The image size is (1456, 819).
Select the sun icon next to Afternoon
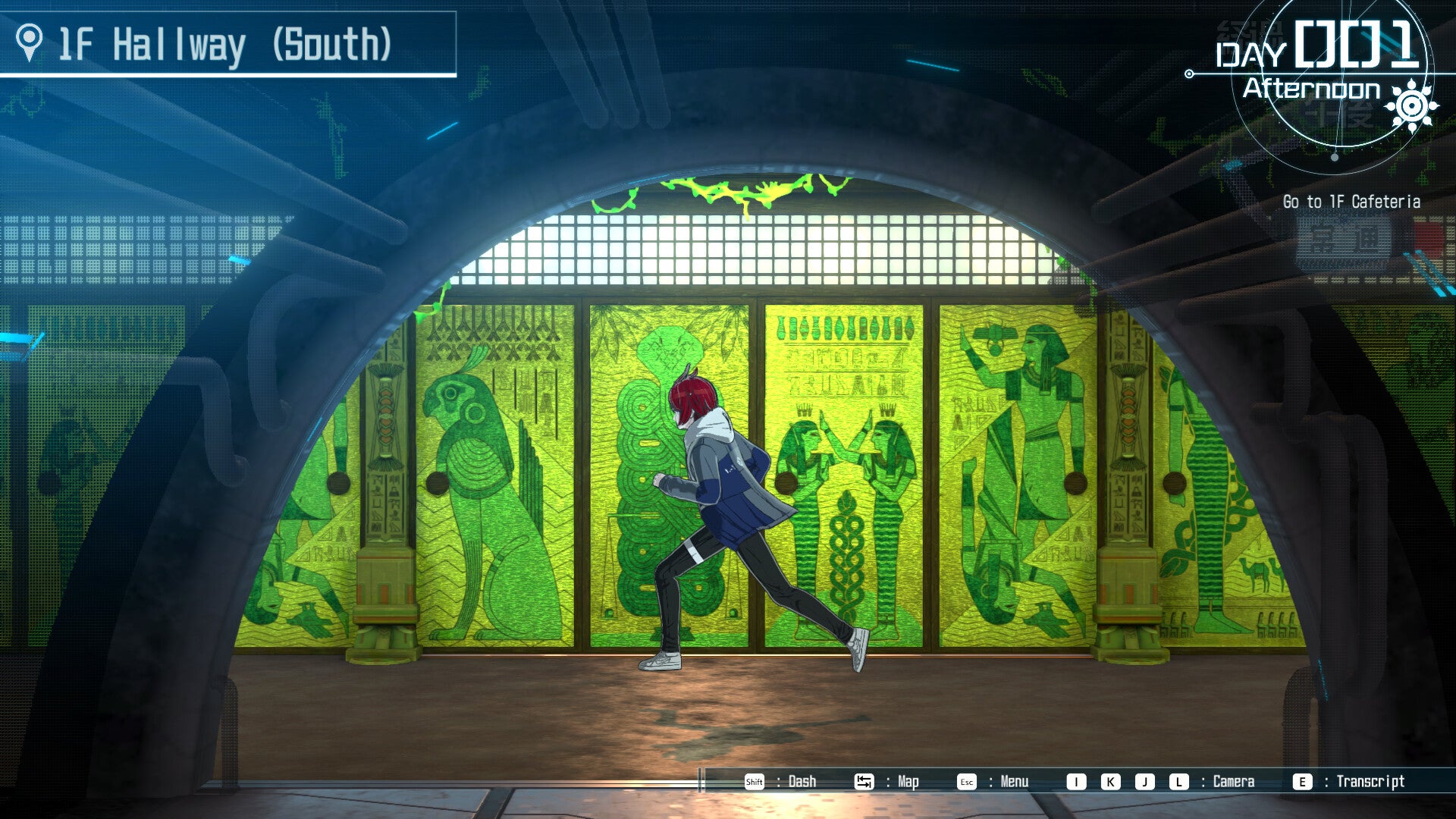click(x=1411, y=105)
